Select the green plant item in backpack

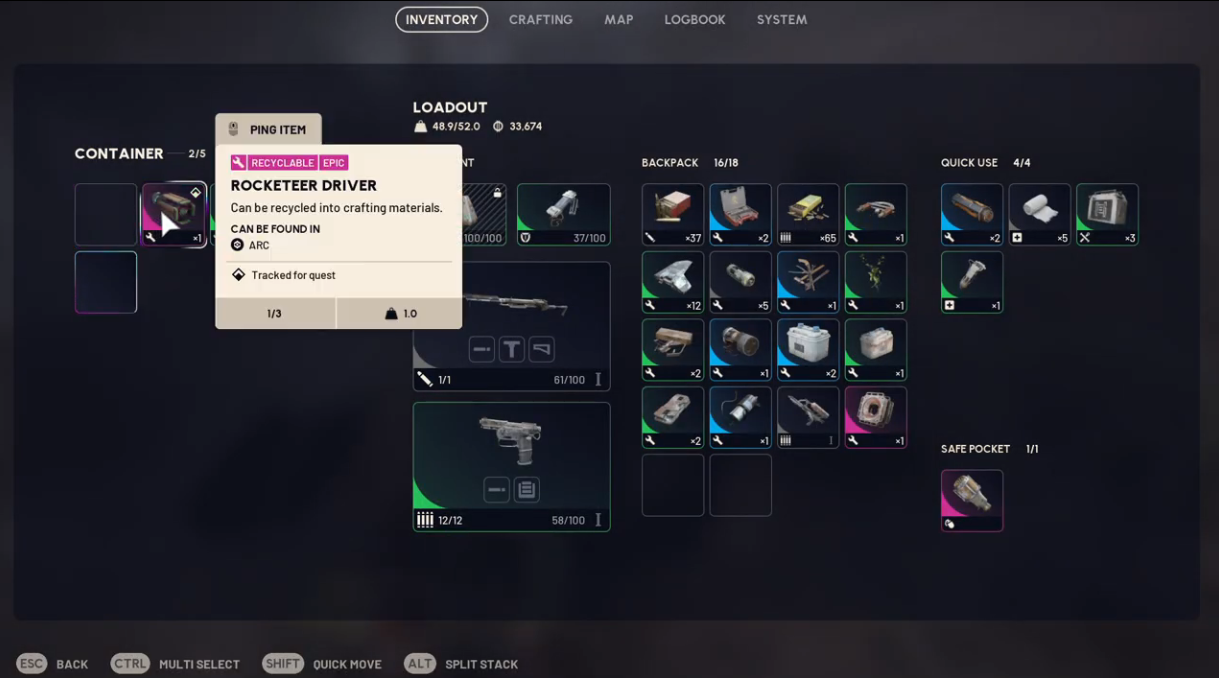876,282
